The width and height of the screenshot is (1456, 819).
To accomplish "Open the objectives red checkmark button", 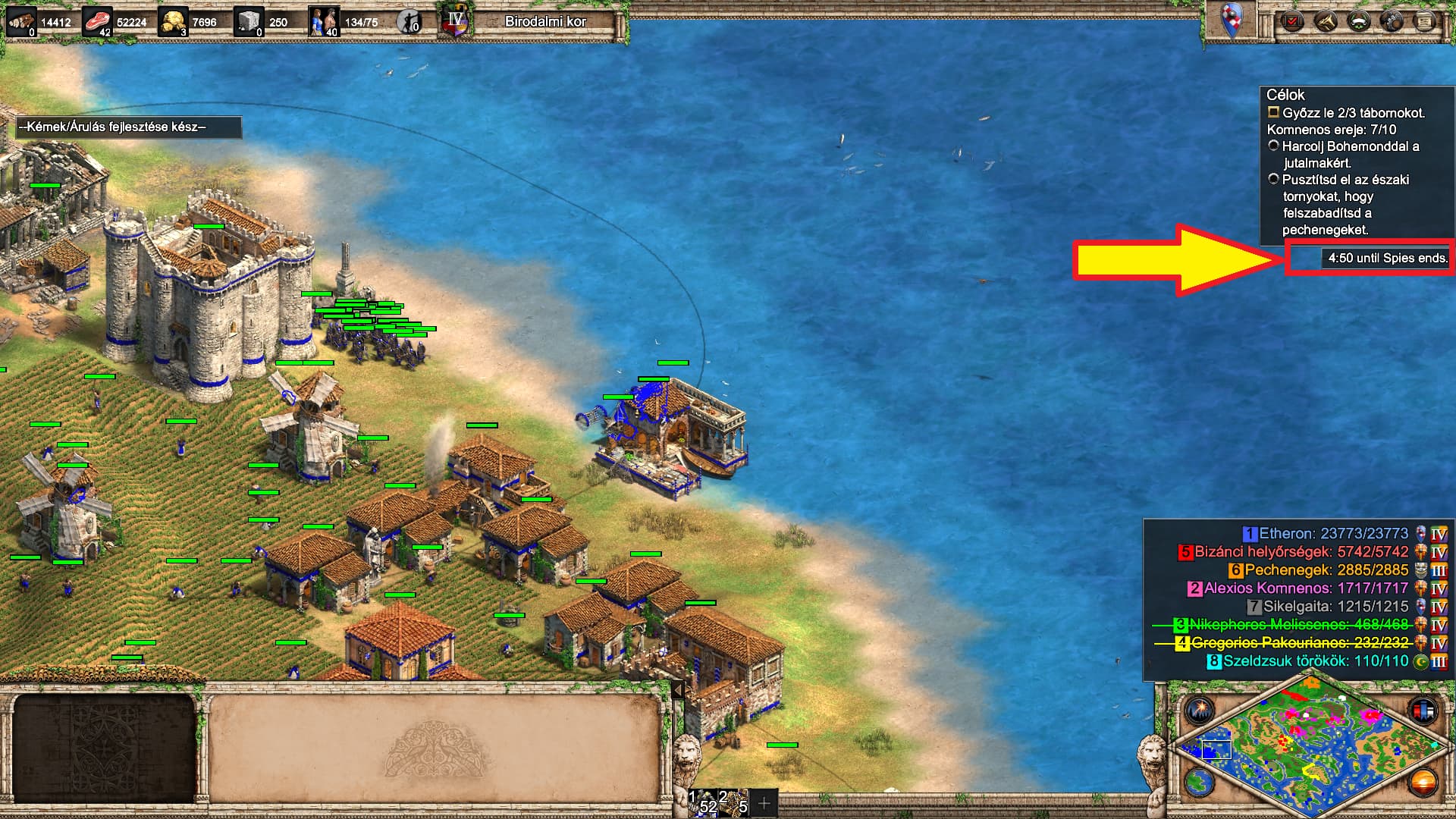I will (x=1291, y=21).
